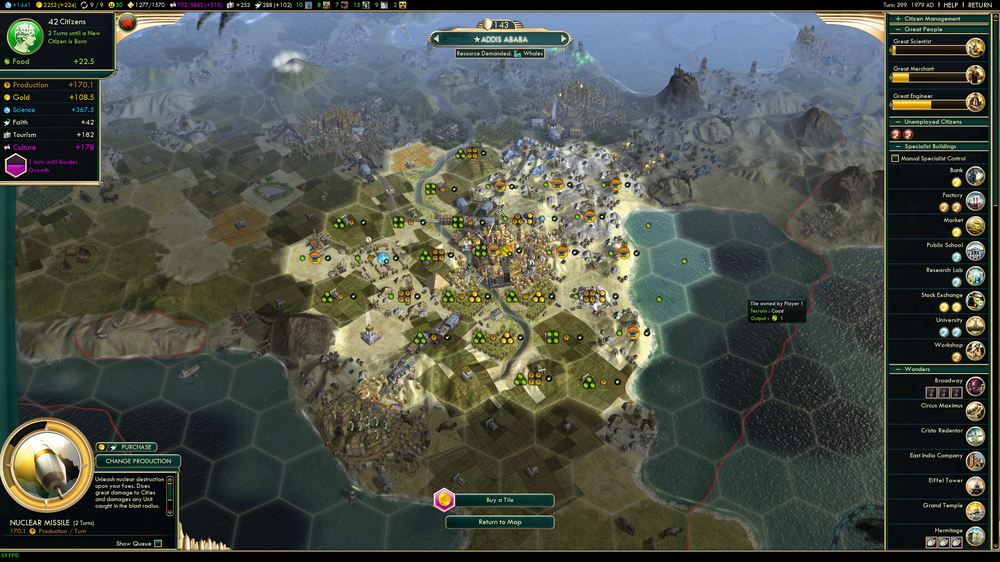The width and height of the screenshot is (1000, 562).
Task: Click the Change Production button
Action: coord(138,461)
